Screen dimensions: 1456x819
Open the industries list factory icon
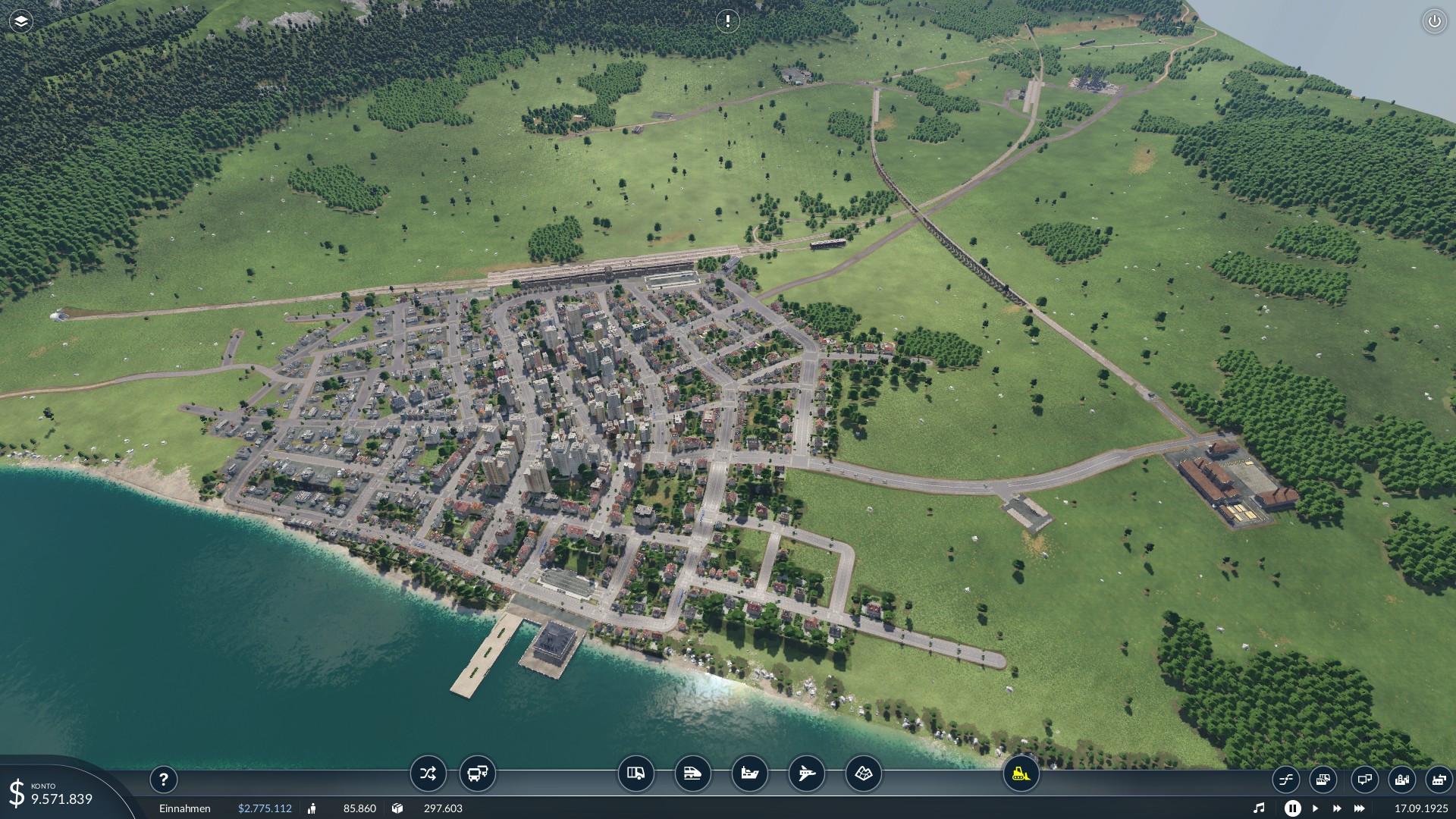click(x=1439, y=779)
